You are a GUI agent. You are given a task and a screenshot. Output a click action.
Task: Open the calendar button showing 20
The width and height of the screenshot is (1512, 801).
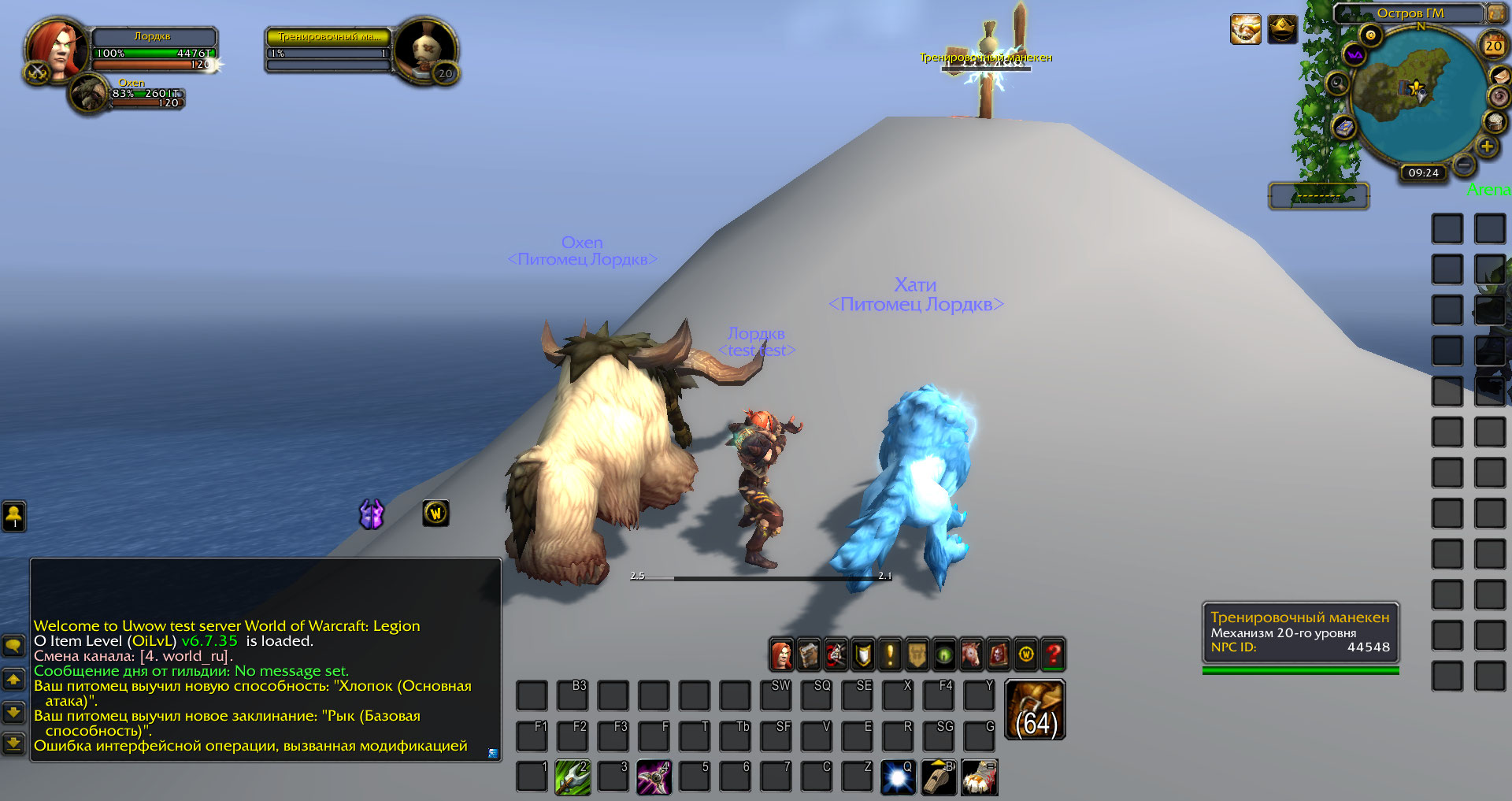tap(1493, 46)
